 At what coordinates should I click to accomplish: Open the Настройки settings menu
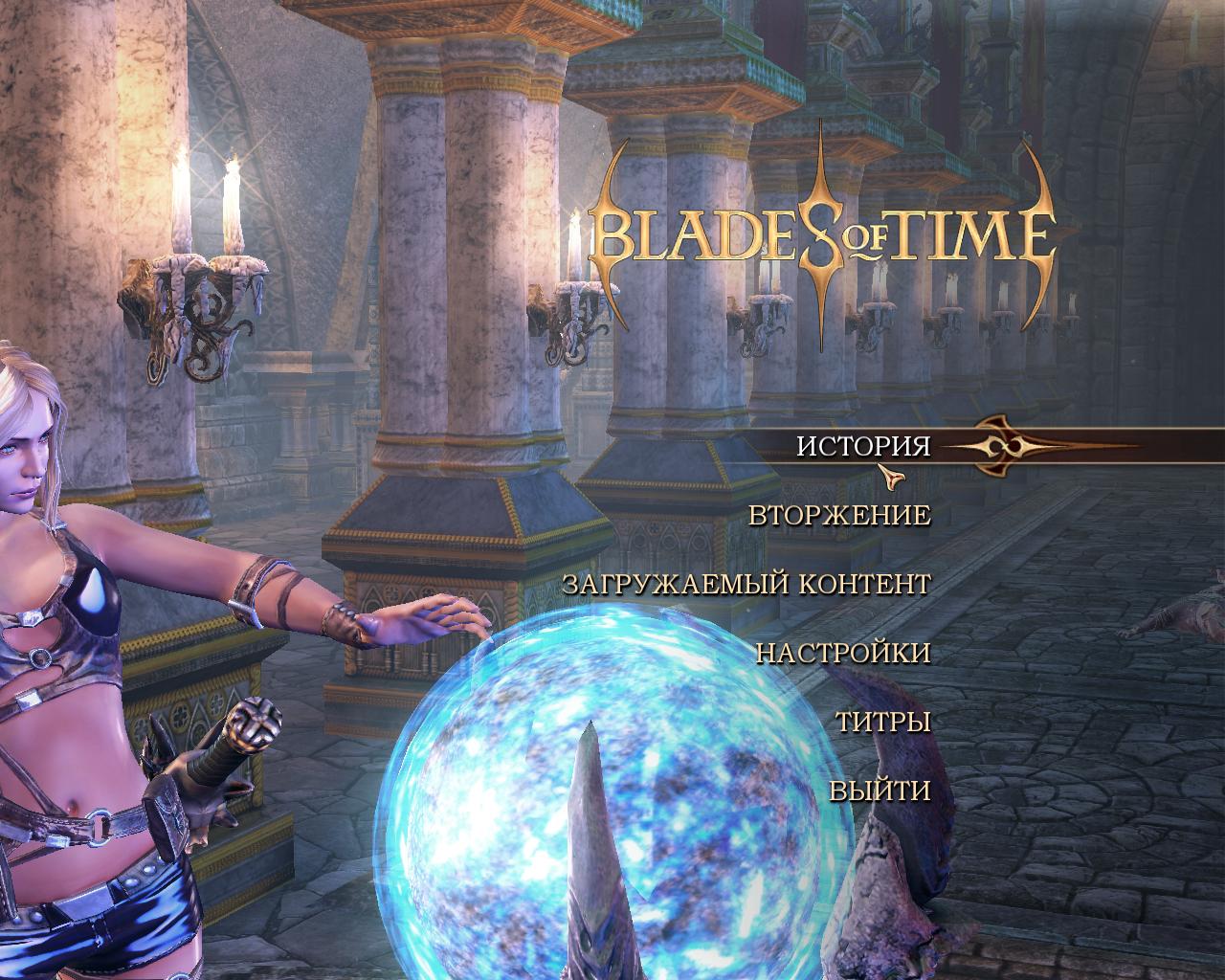(843, 653)
